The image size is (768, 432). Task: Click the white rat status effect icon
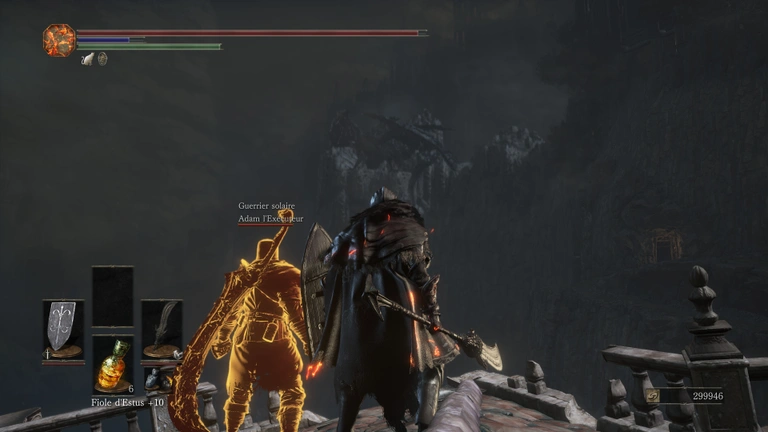(88, 59)
